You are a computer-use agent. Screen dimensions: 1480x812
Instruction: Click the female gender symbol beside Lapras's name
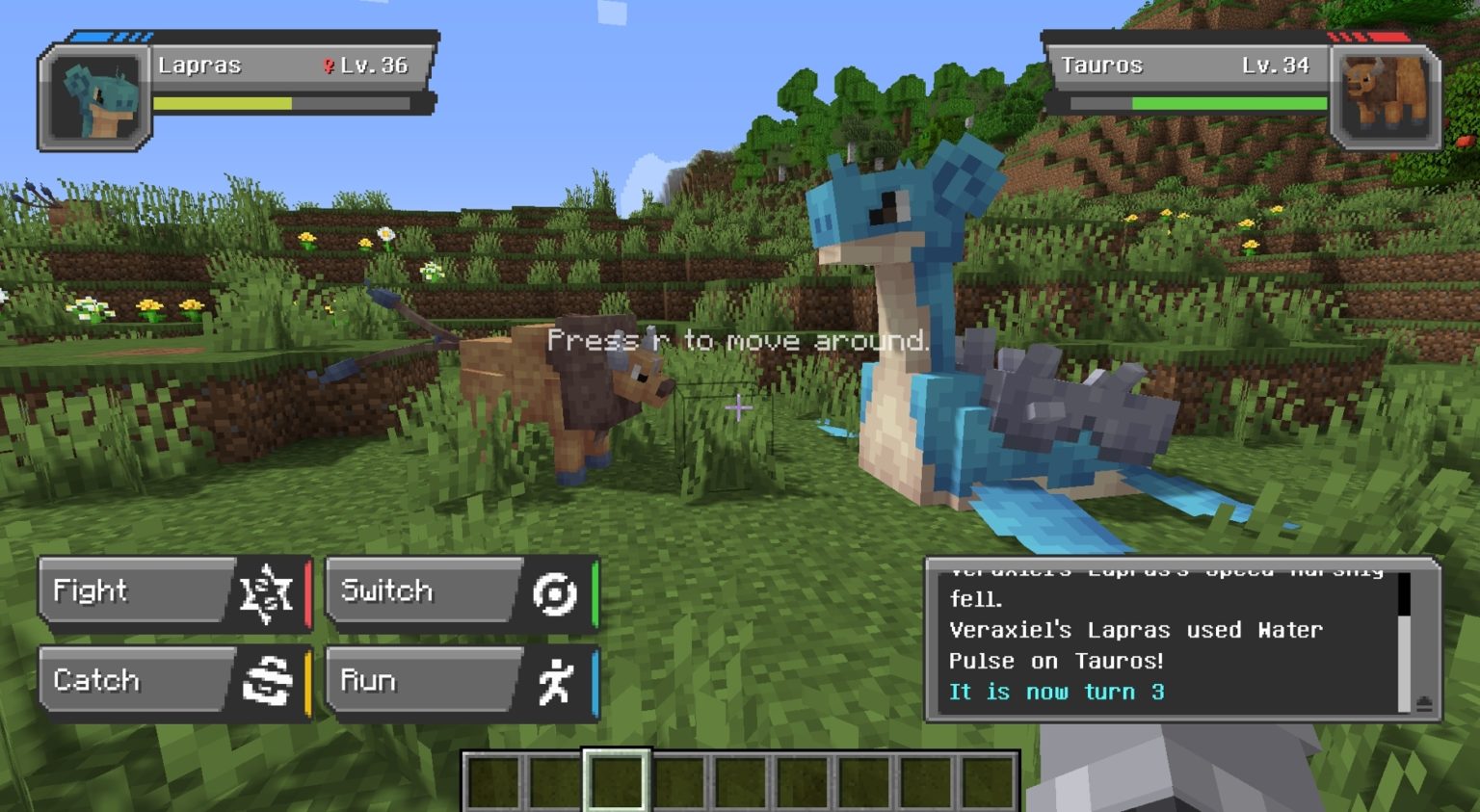coord(330,66)
